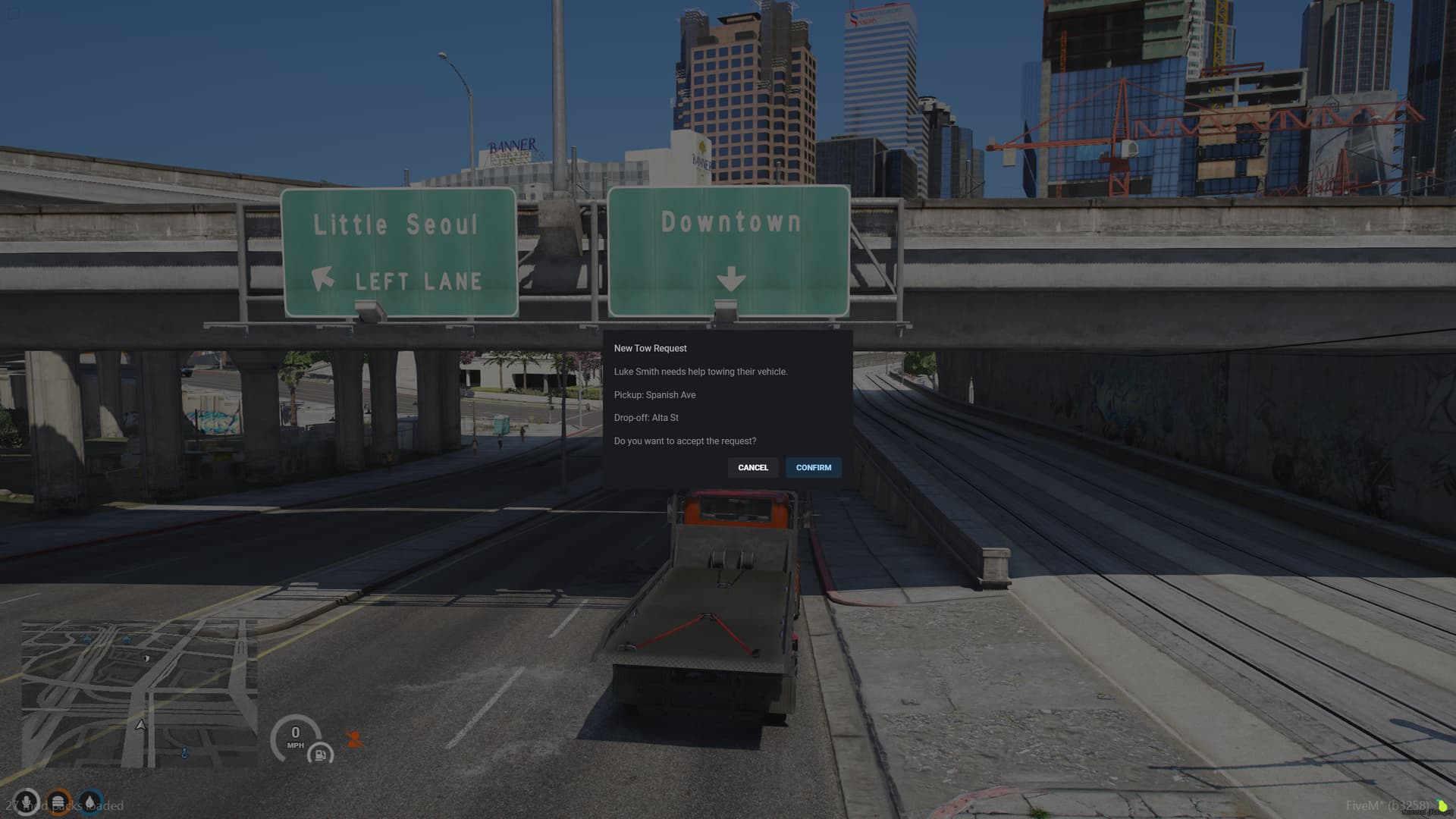The width and height of the screenshot is (1456, 819).
Task: Click the 27 mod packs loaded text
Action: tap(64, 805)
